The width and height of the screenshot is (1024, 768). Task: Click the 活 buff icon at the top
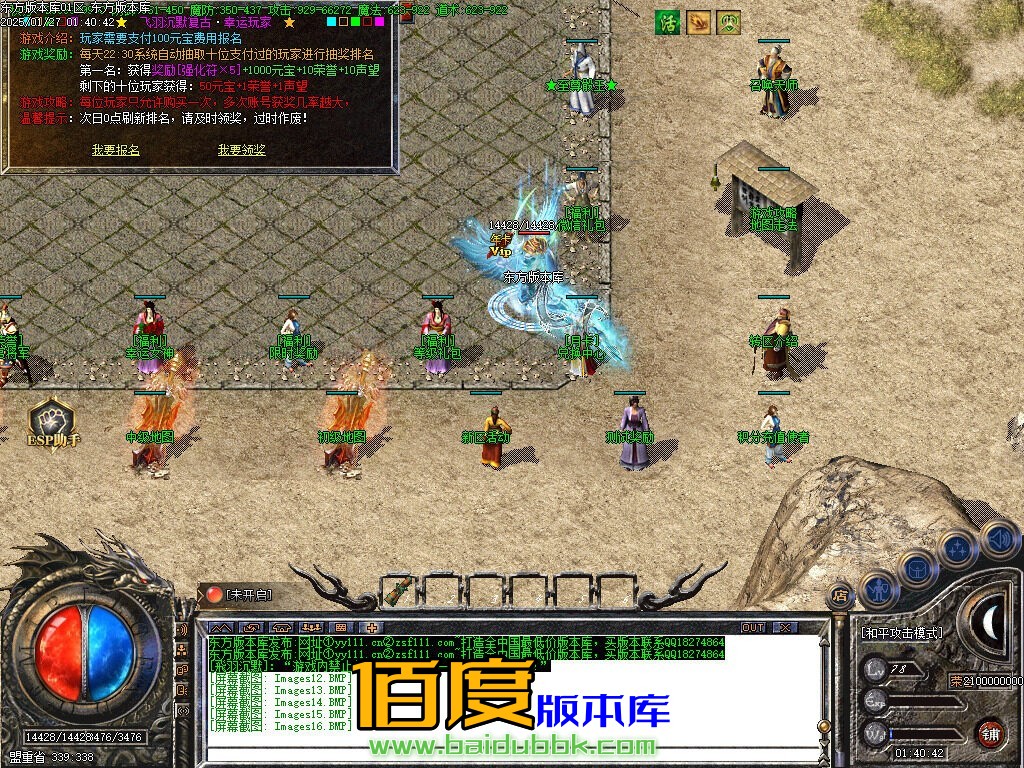click(x=667, y=22)
